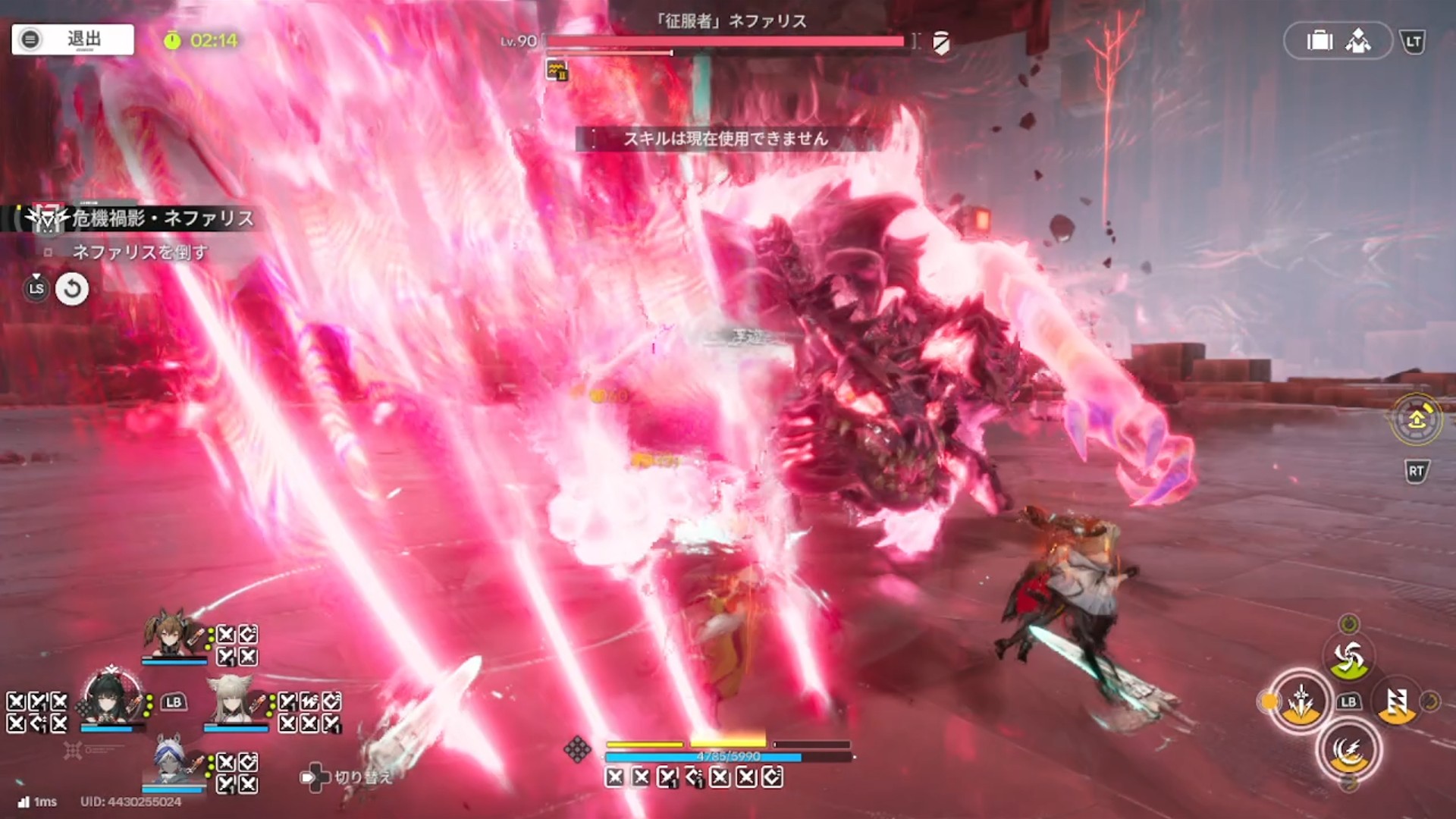Tap the yellow upward-arrow gauge icon
This screenshot has width=1456, height=819.
1416,419
